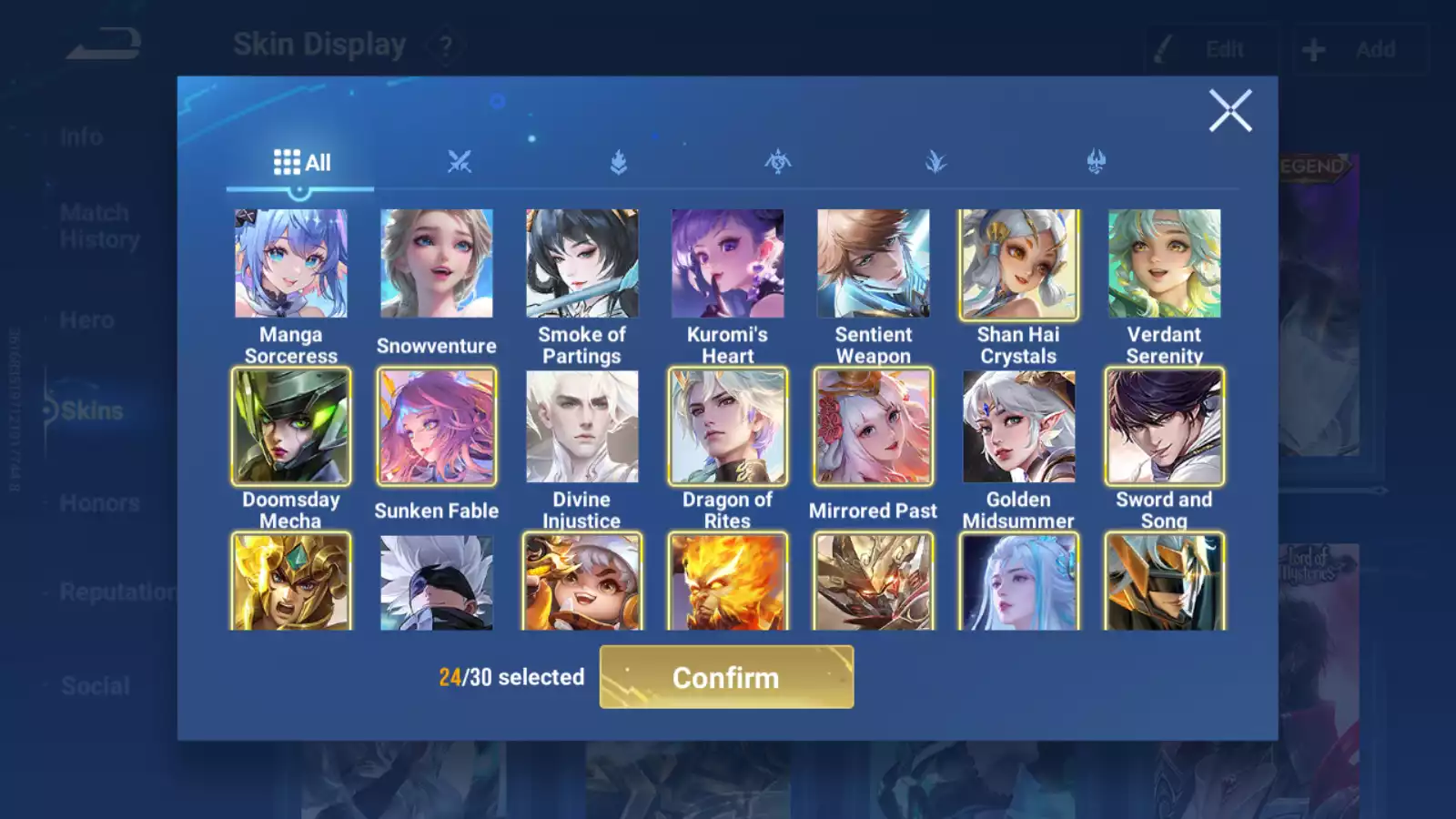The image size is (1456, 819).
Task: Select the Verdant Serenity skin
Action: point(1165,264)
